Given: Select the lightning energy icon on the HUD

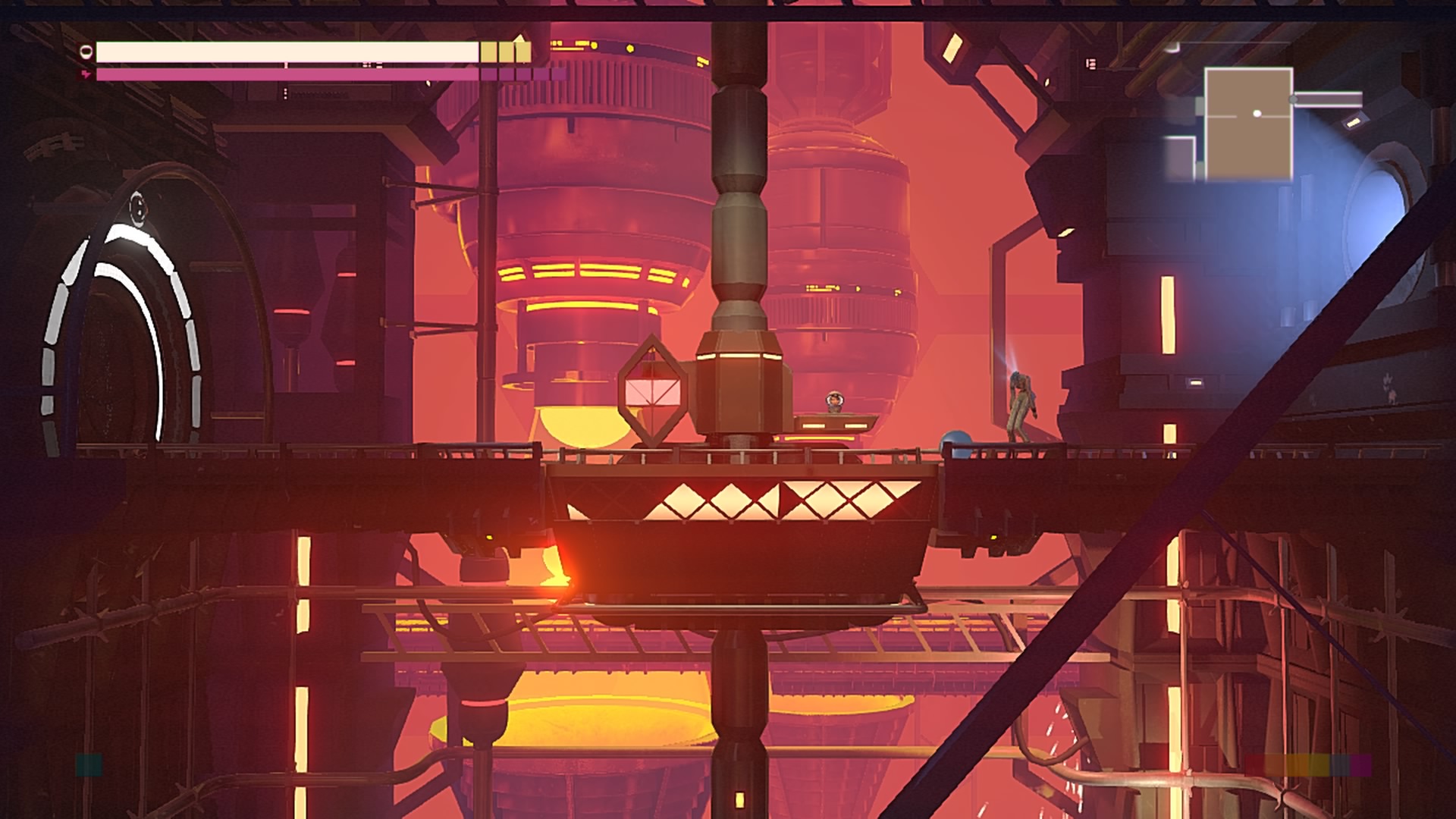Looking at the screenshot, I should [85, 74].
